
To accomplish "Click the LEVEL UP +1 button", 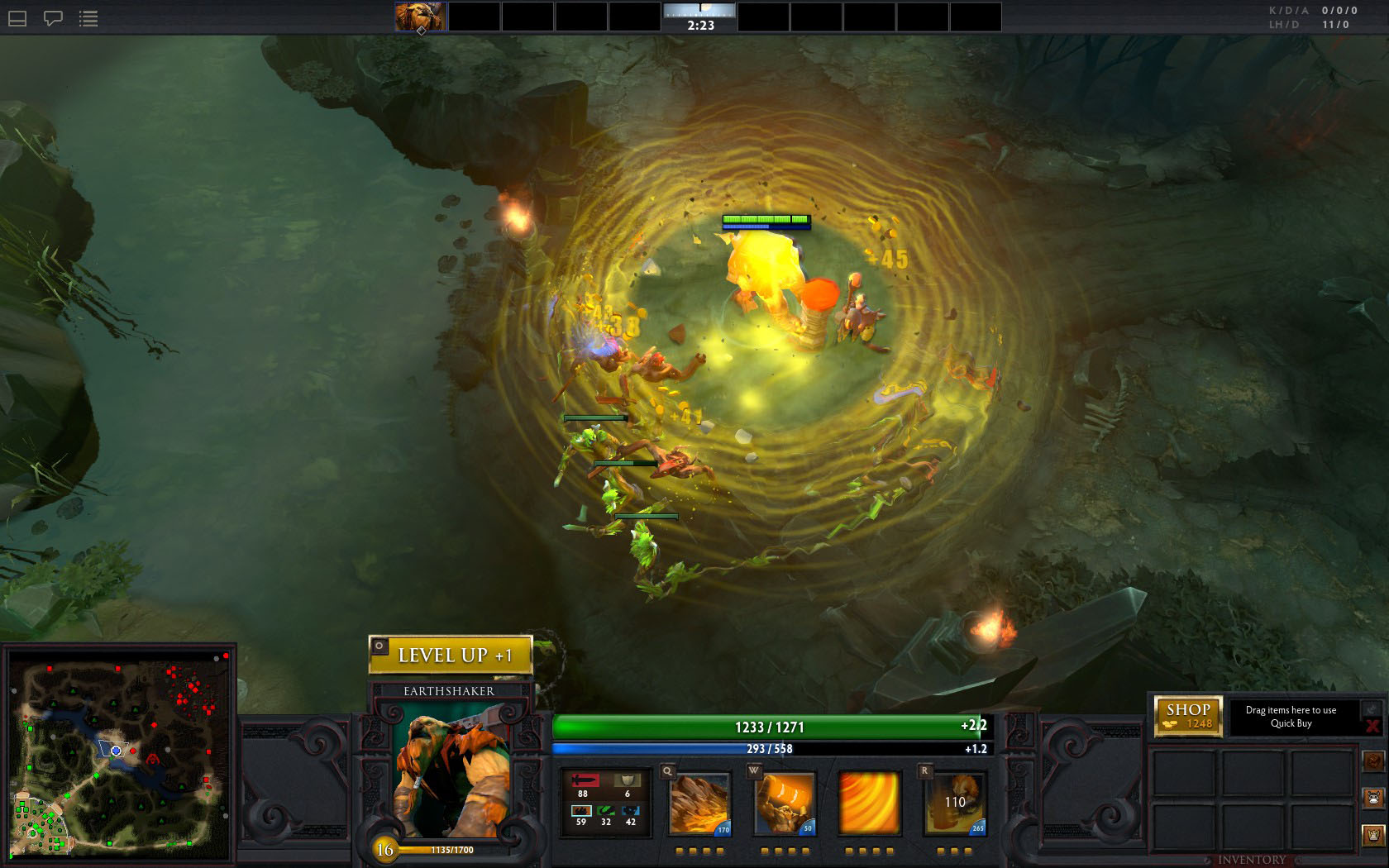I will pyautogui.click(x=451, y=653).
